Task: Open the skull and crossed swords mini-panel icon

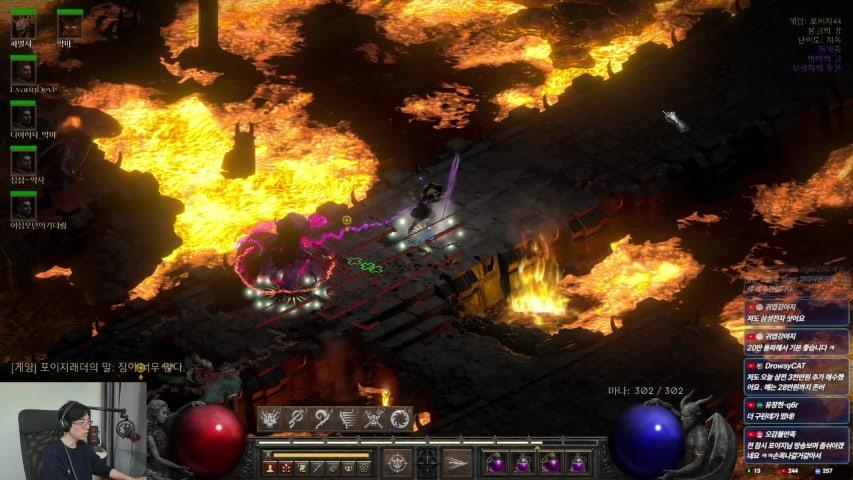Action: click(x=374, y=420)
